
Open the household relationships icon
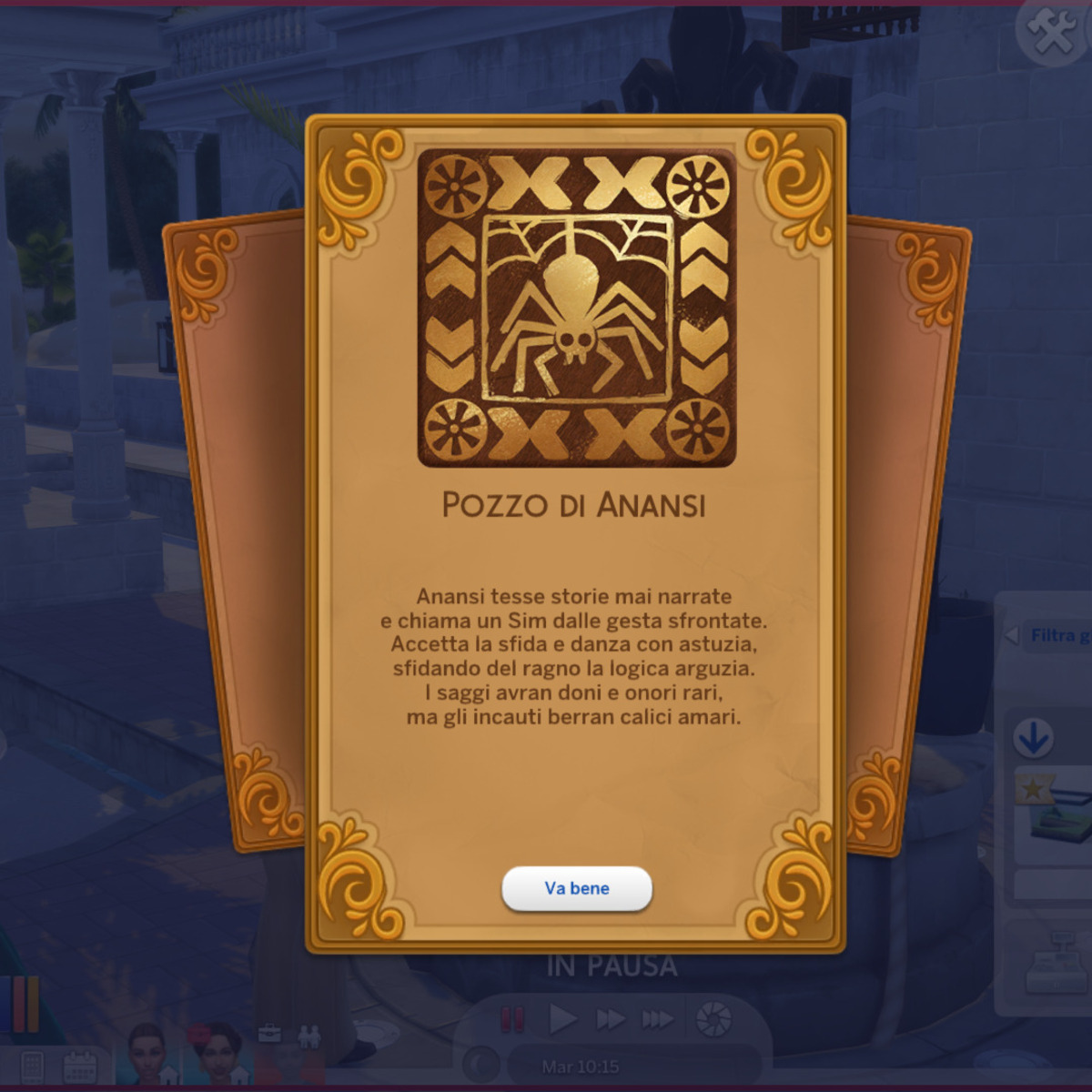pos(308,1036)
